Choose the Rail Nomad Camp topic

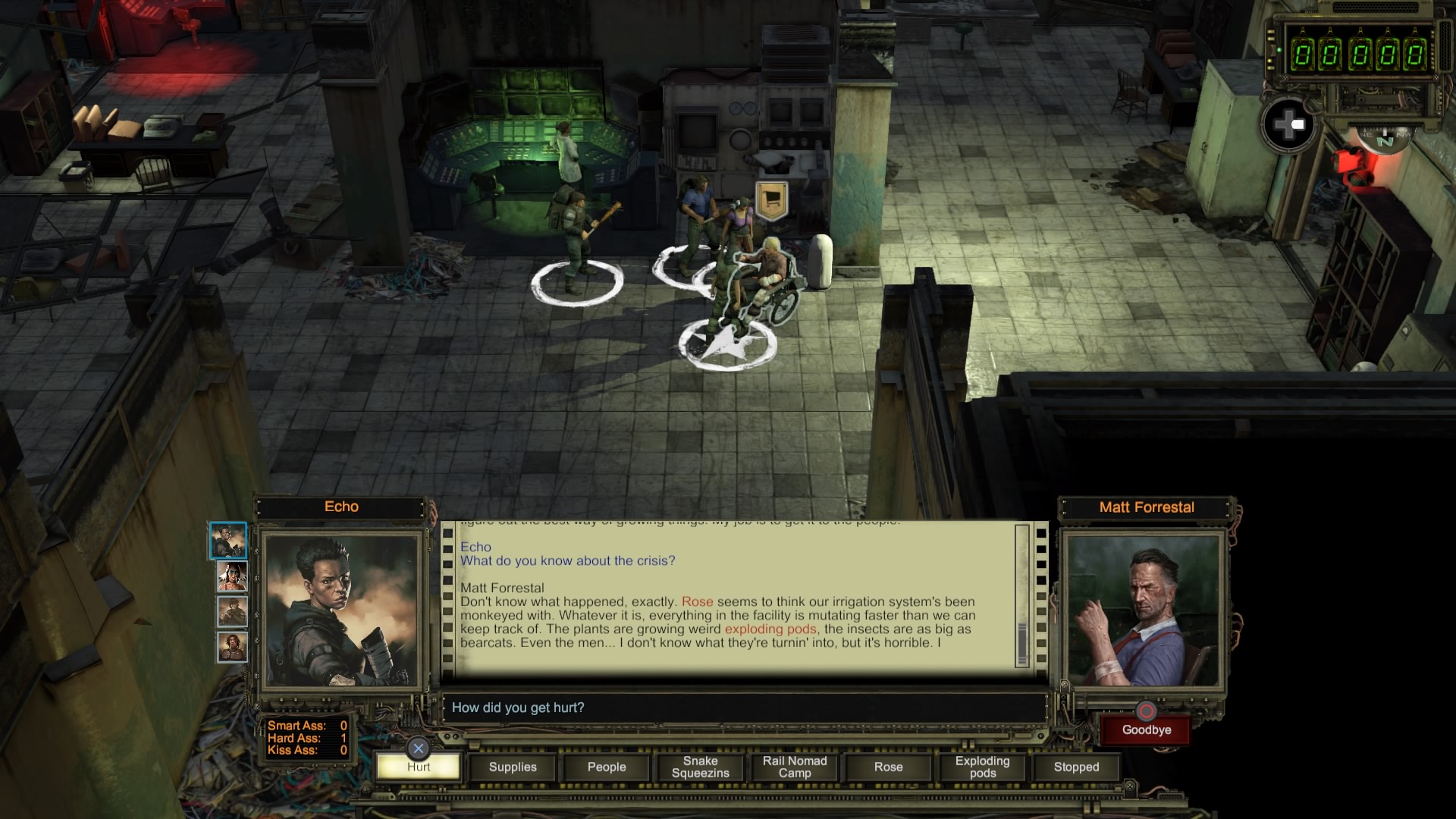coord(794,767)
